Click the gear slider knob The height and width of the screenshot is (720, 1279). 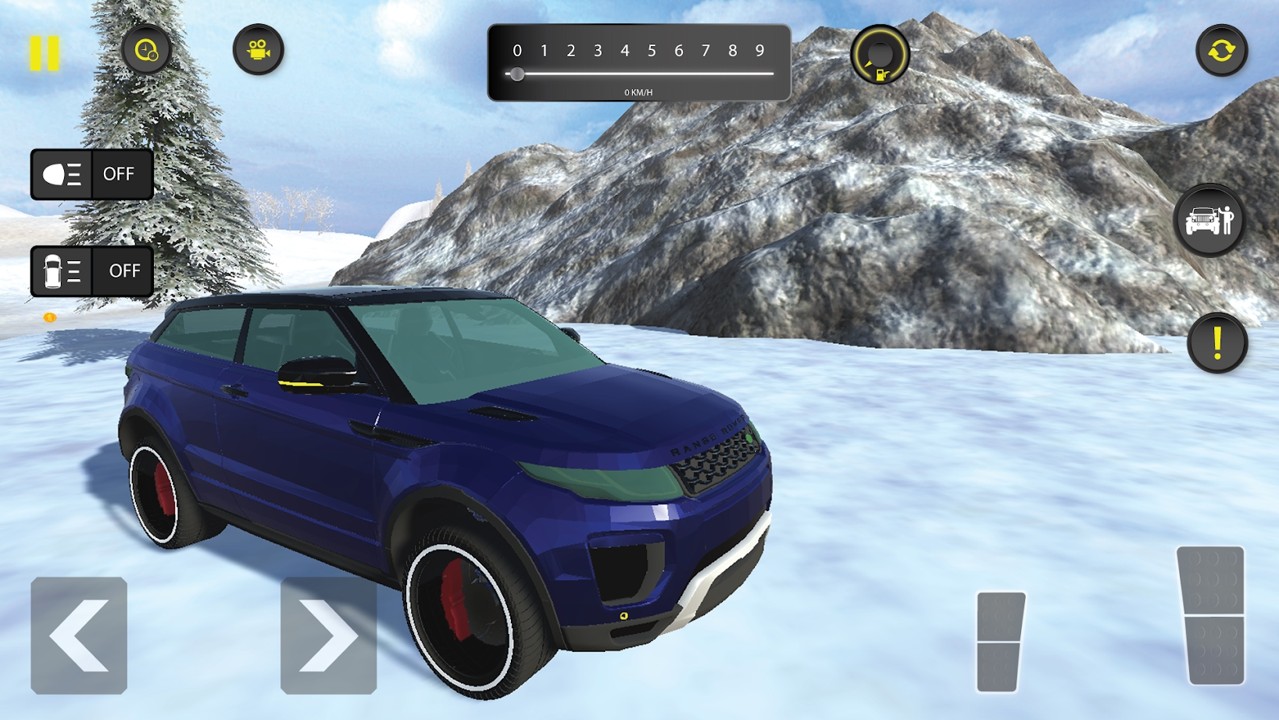(517, 74)
